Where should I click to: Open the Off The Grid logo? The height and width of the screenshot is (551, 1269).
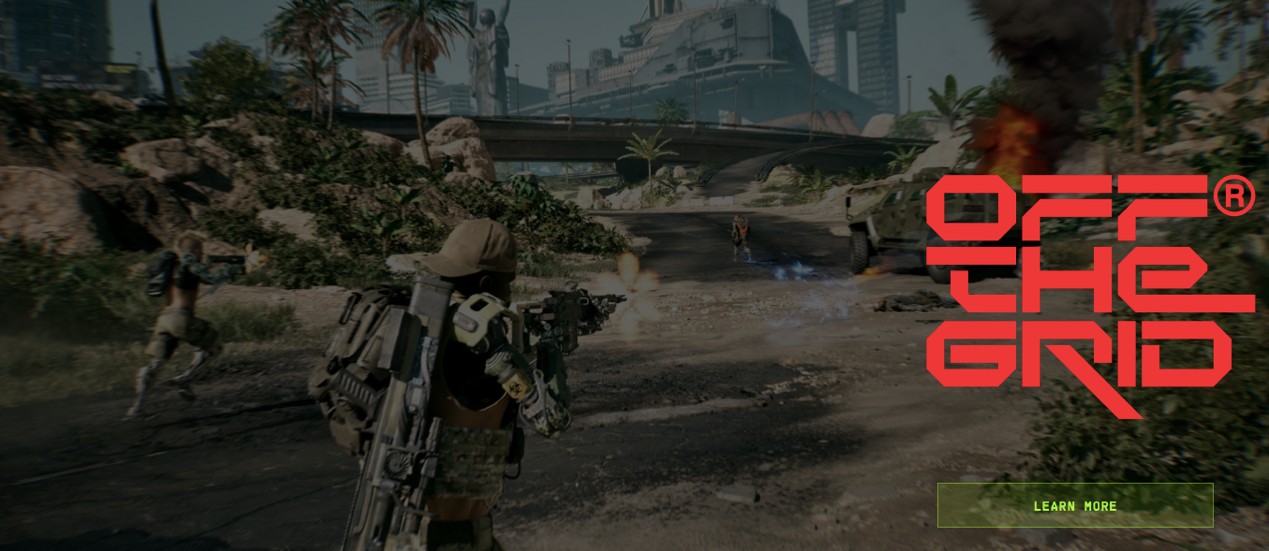(x=1088, y=293)
